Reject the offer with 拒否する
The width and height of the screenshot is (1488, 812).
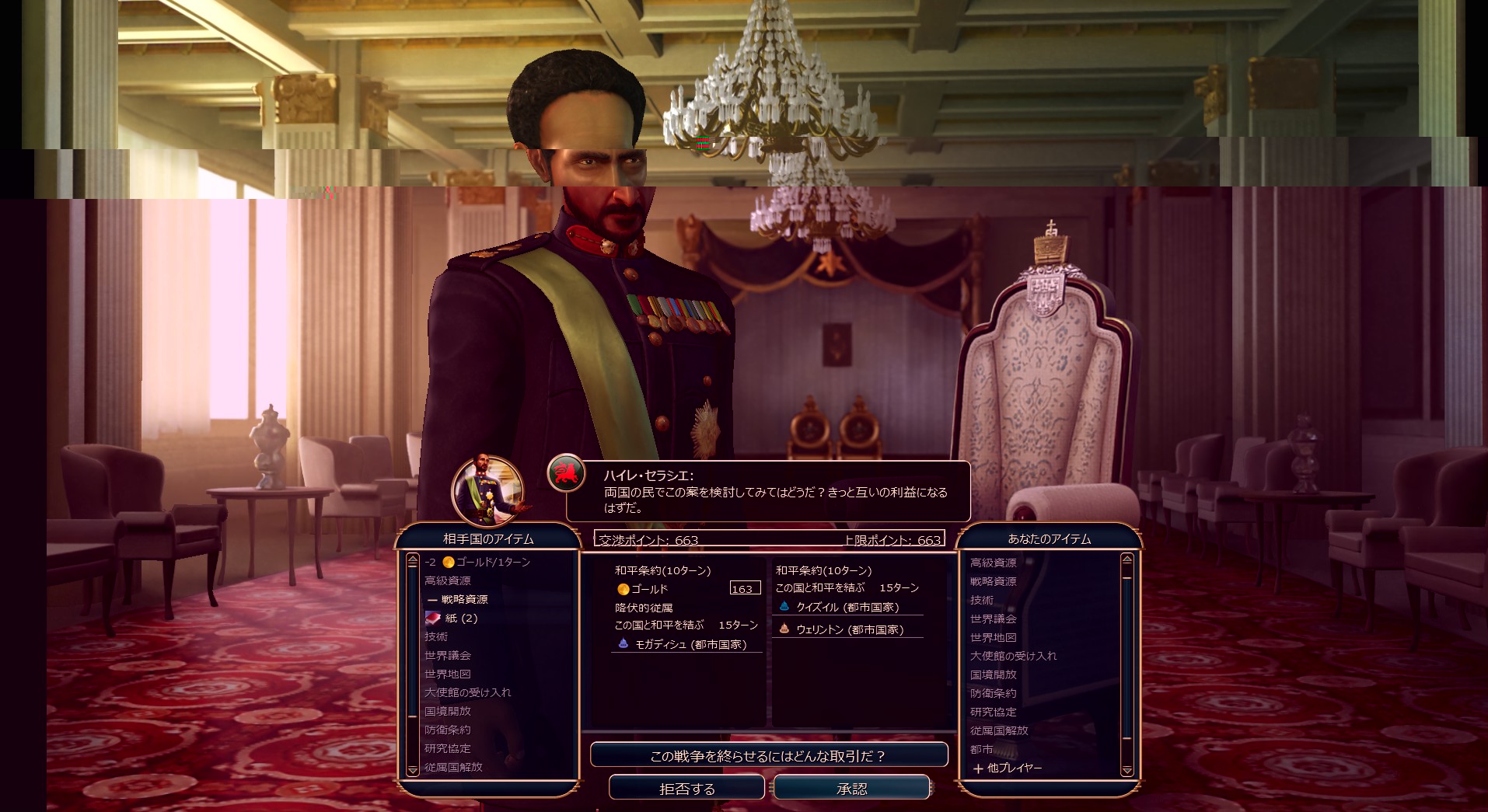point(686,789)
